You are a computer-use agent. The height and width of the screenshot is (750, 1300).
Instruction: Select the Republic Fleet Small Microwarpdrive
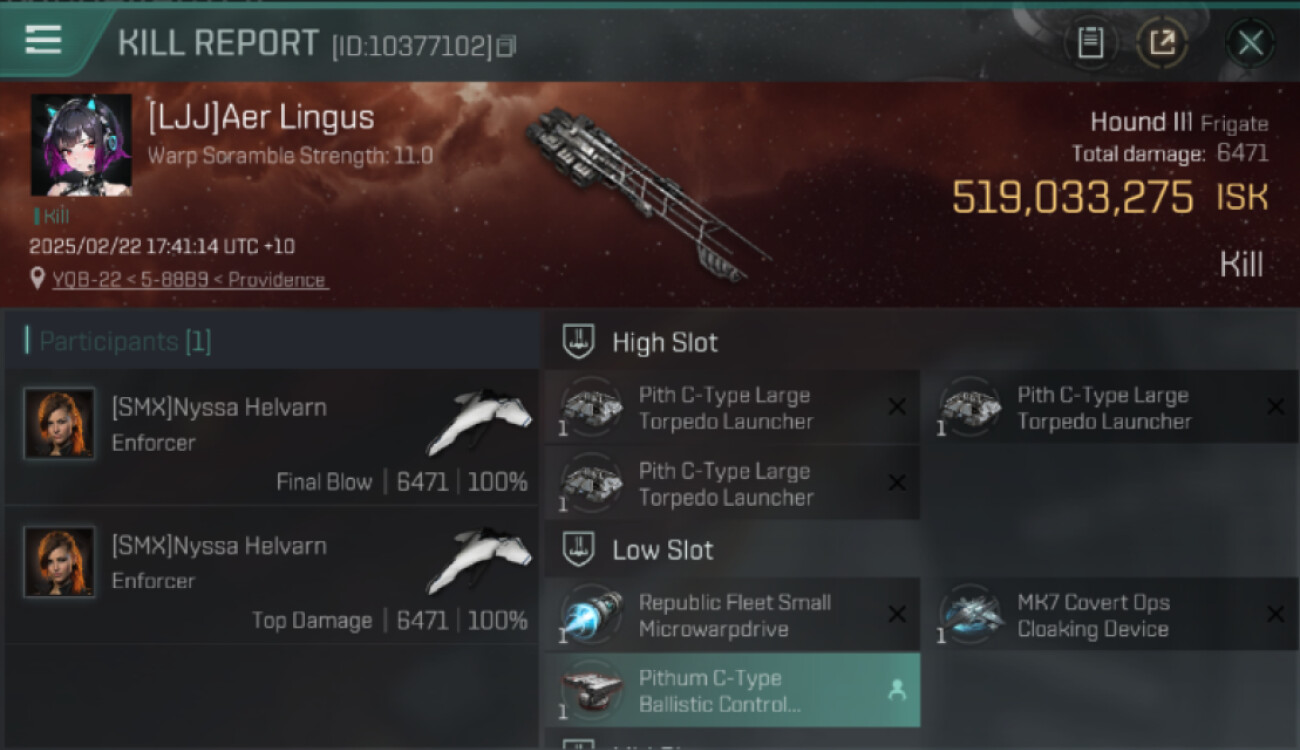click(732, 615)
